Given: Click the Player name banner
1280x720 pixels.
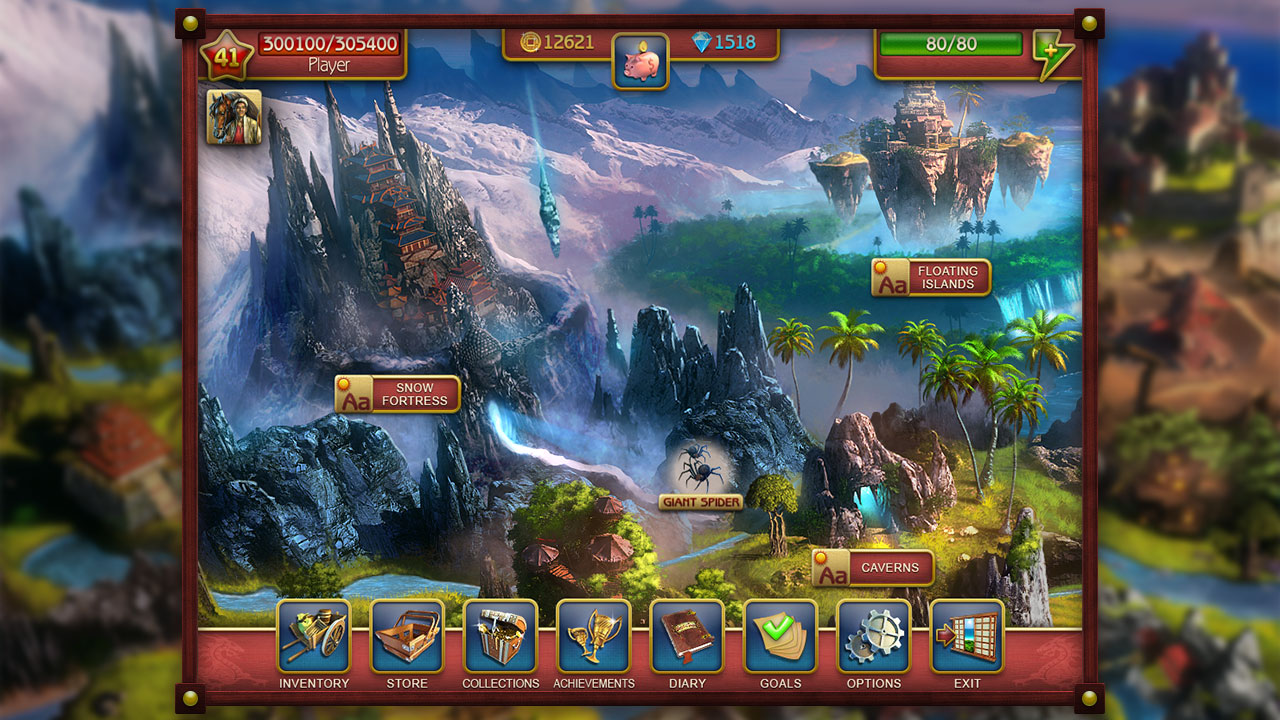Looking at the screenshot, I should point(330,66).
